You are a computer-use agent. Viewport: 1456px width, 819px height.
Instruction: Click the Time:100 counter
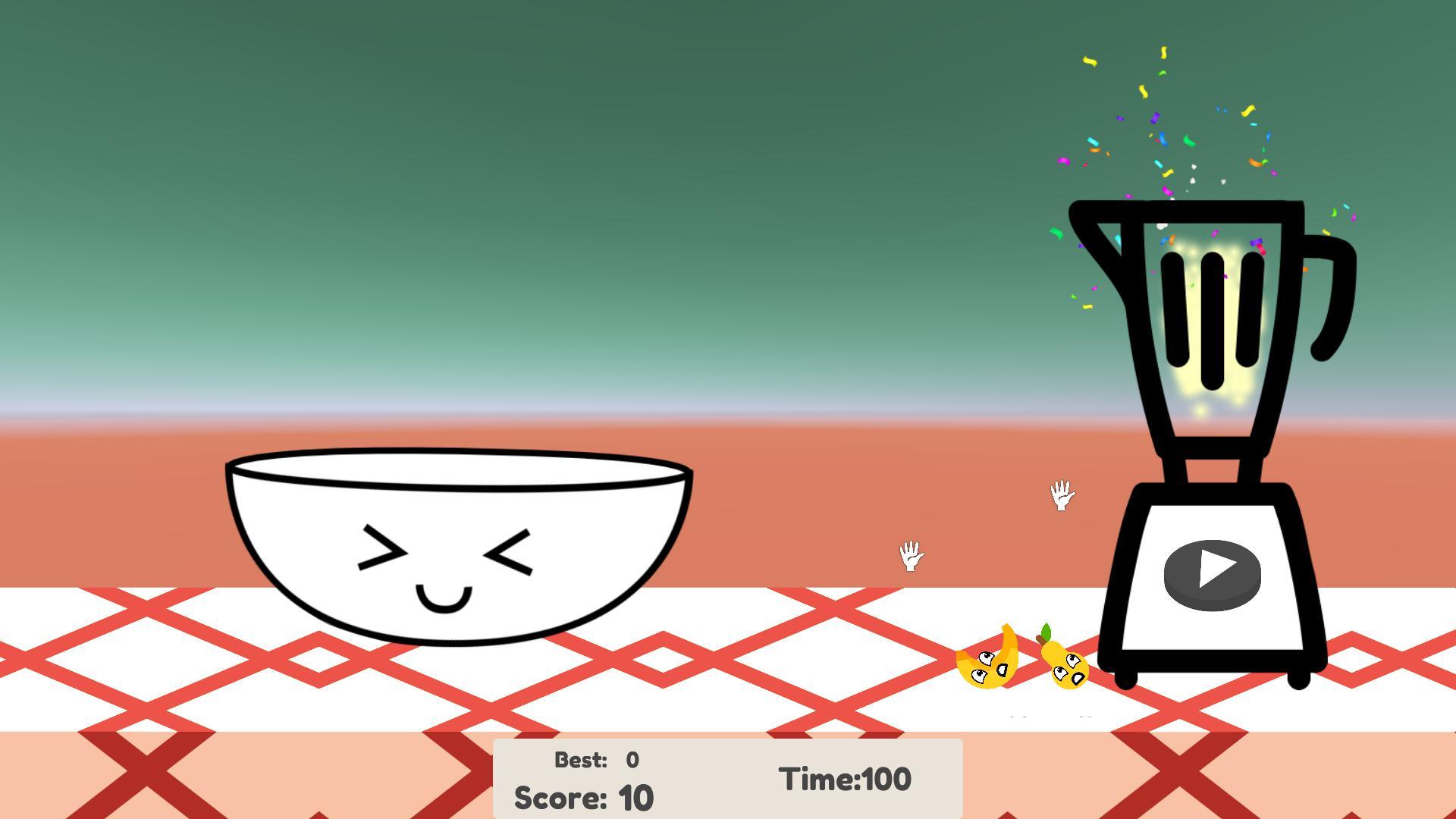(844, 778)
